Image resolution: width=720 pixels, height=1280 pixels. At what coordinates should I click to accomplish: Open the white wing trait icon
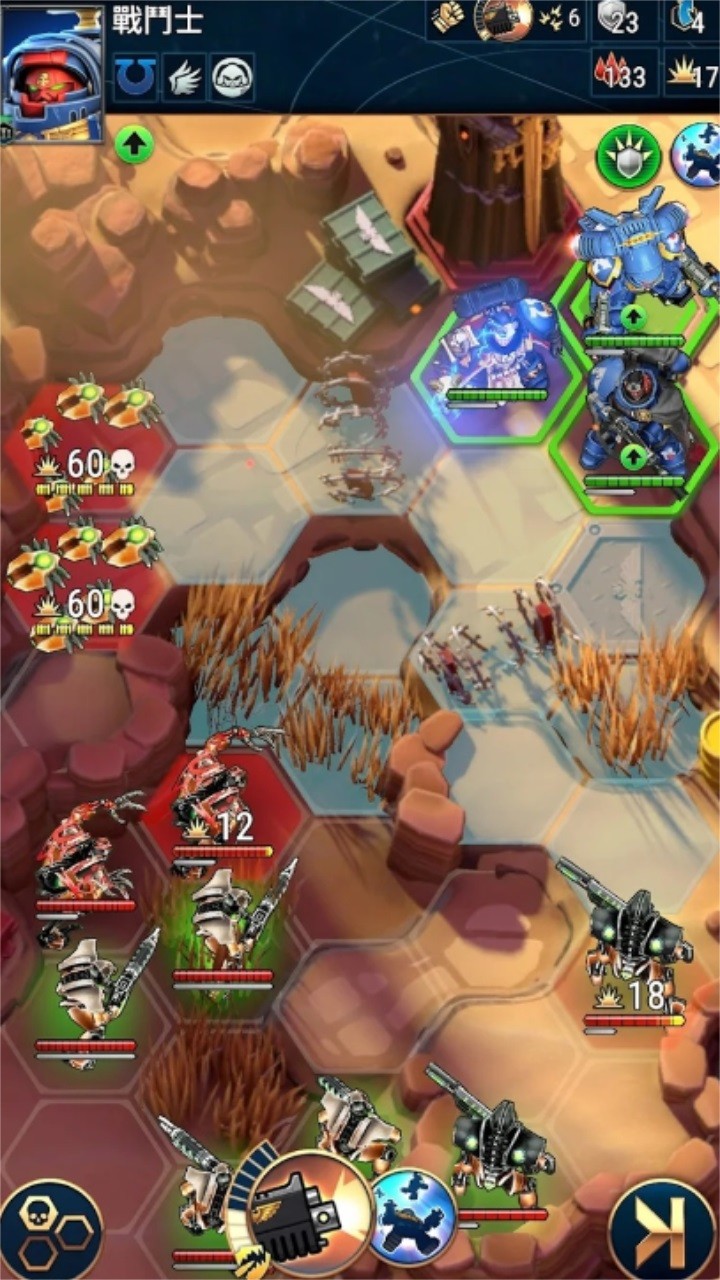(x=183, y=76)
